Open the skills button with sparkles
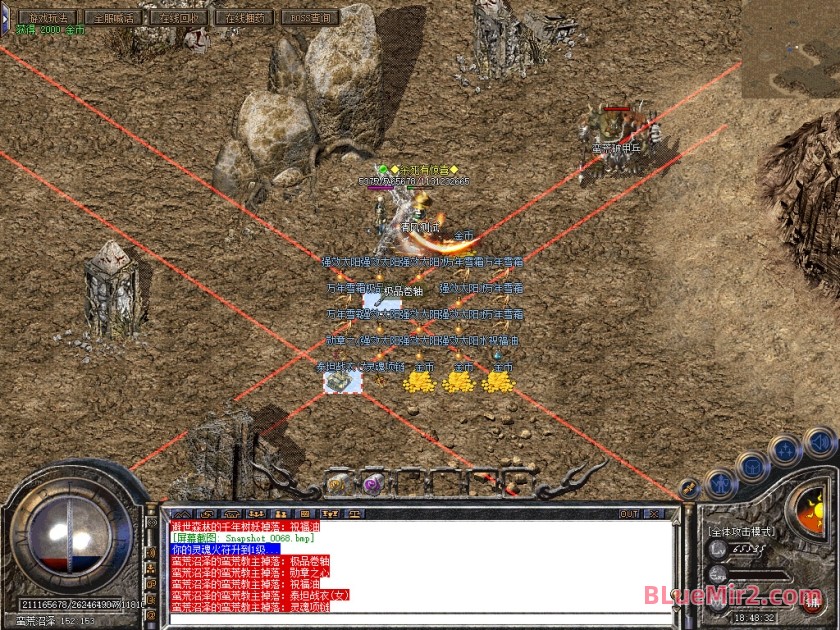The image size is (840, 630). (x=787, y=450)
